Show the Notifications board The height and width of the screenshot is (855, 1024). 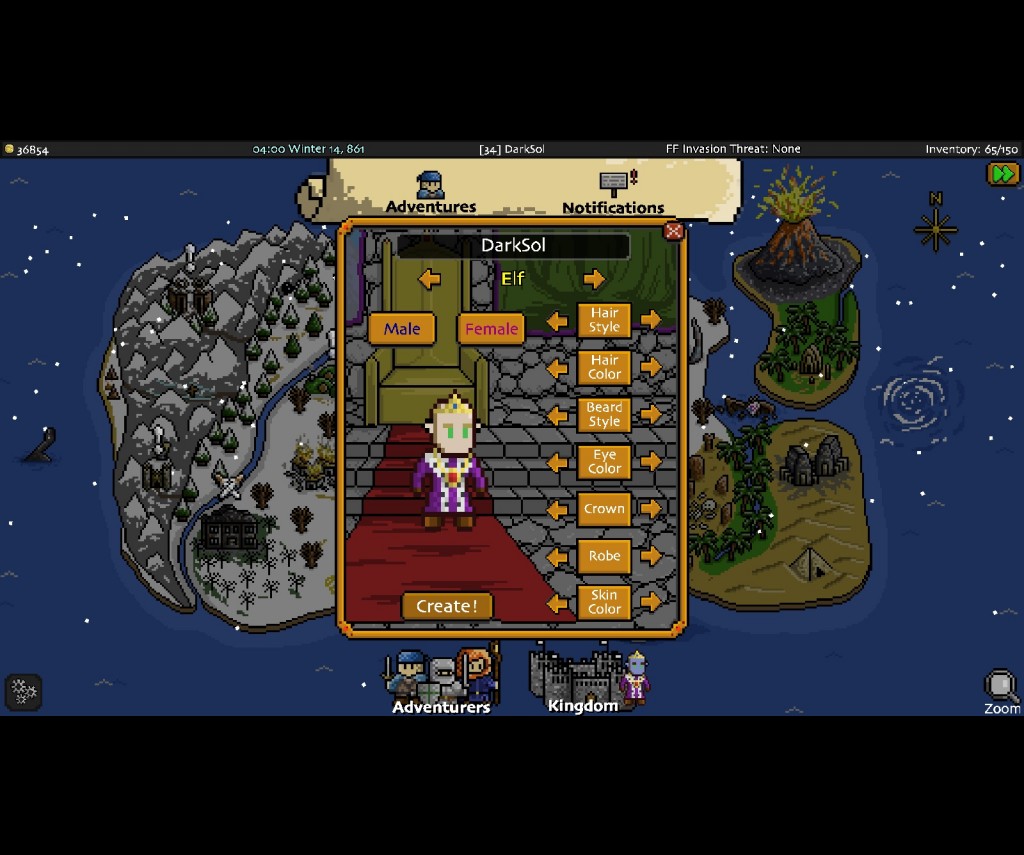coord(613,193)
